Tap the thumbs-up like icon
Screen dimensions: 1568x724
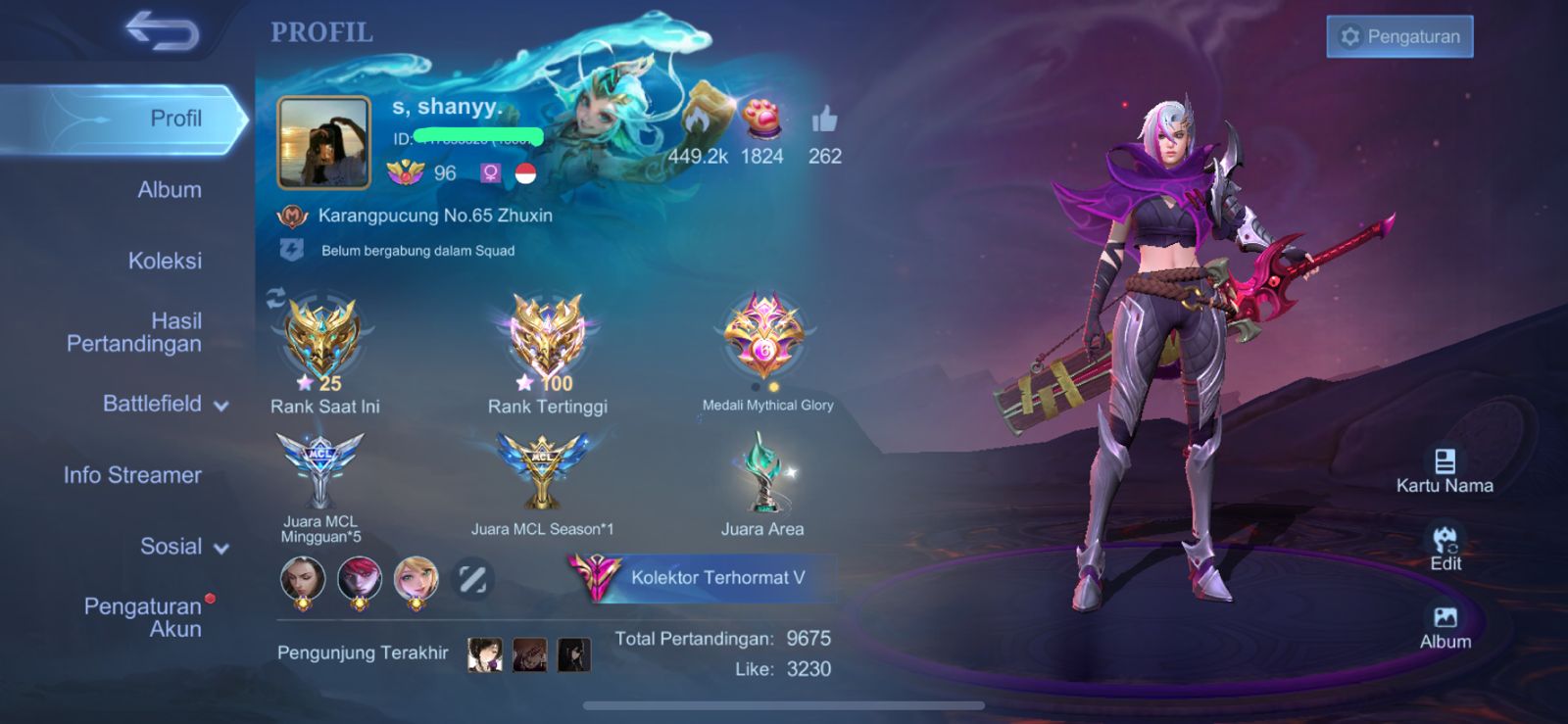click(x=824, y=121)
